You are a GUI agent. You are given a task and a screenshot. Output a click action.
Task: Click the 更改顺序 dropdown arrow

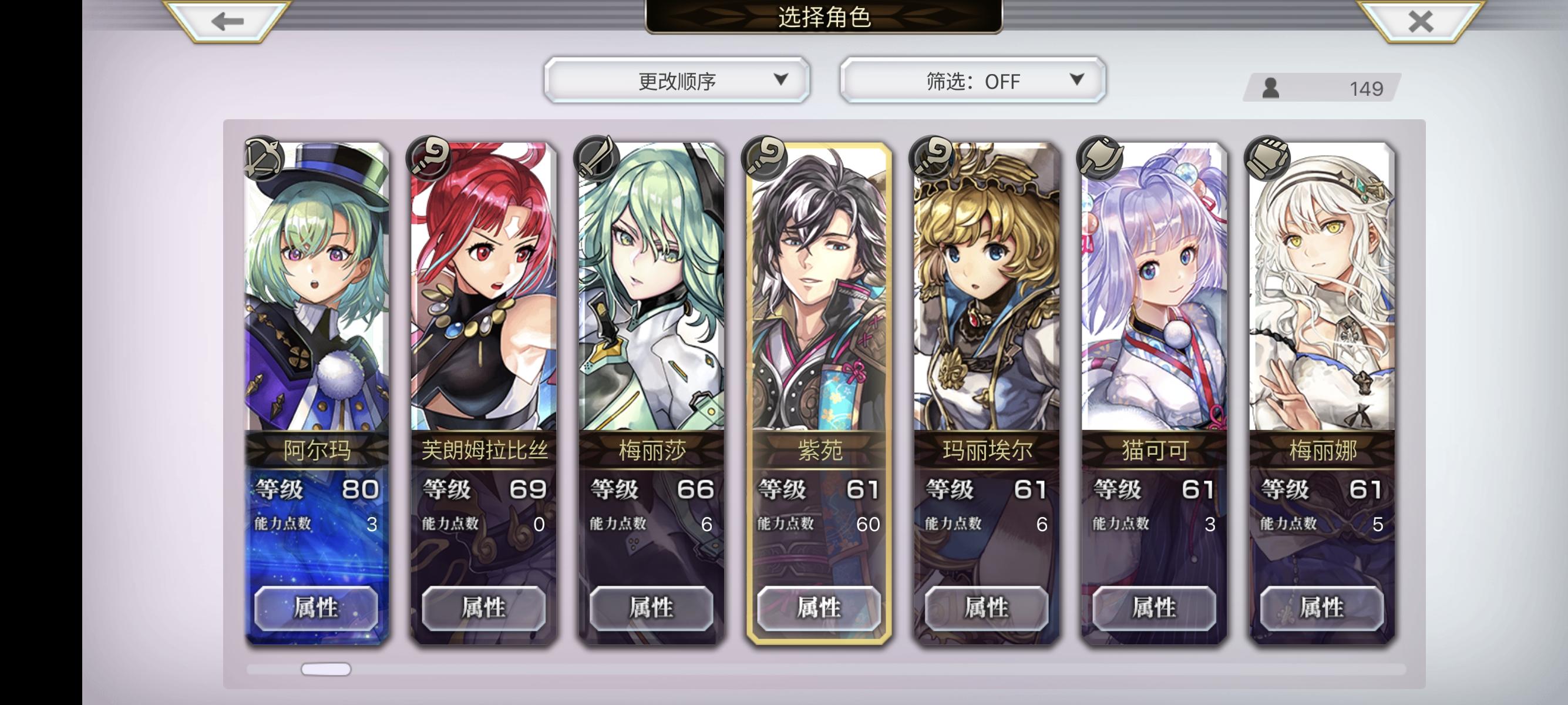(781, 79)
